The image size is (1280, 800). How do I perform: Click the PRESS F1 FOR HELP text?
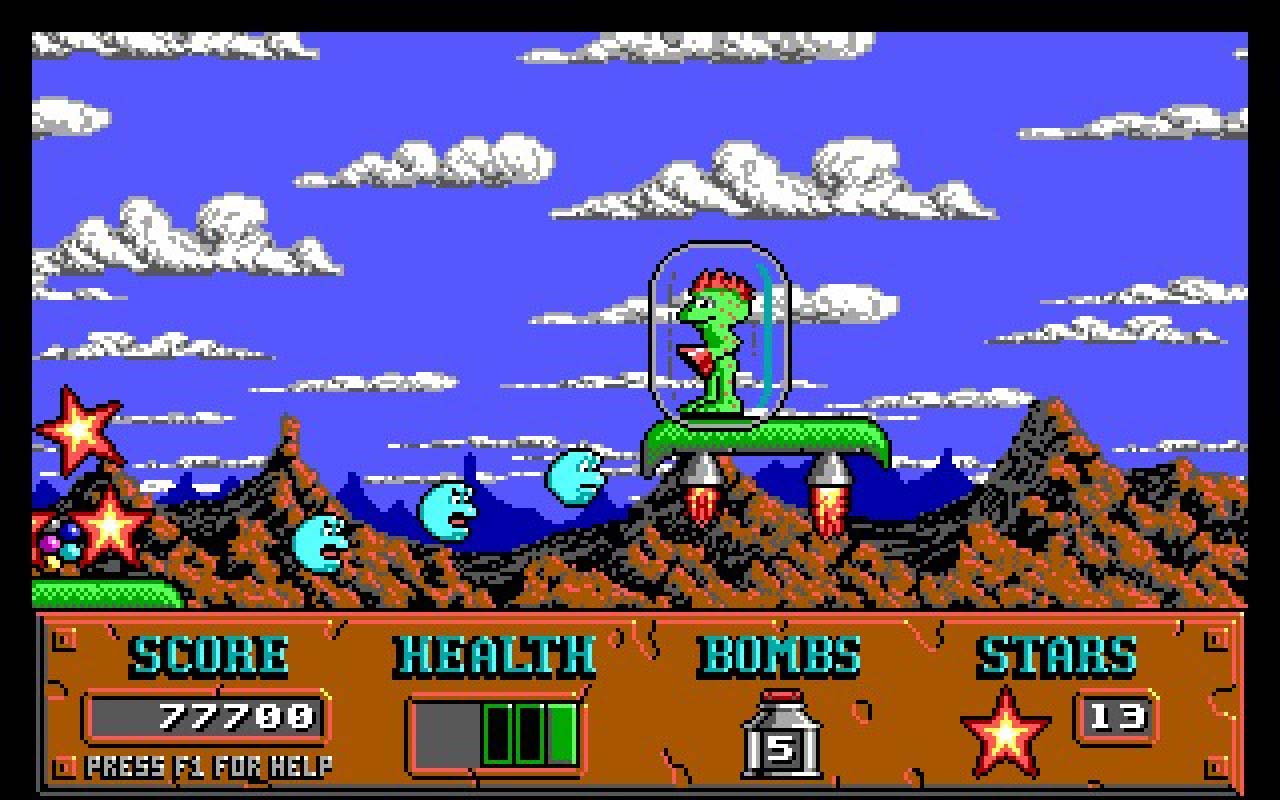pyautogui.click(x=212, y=768)
